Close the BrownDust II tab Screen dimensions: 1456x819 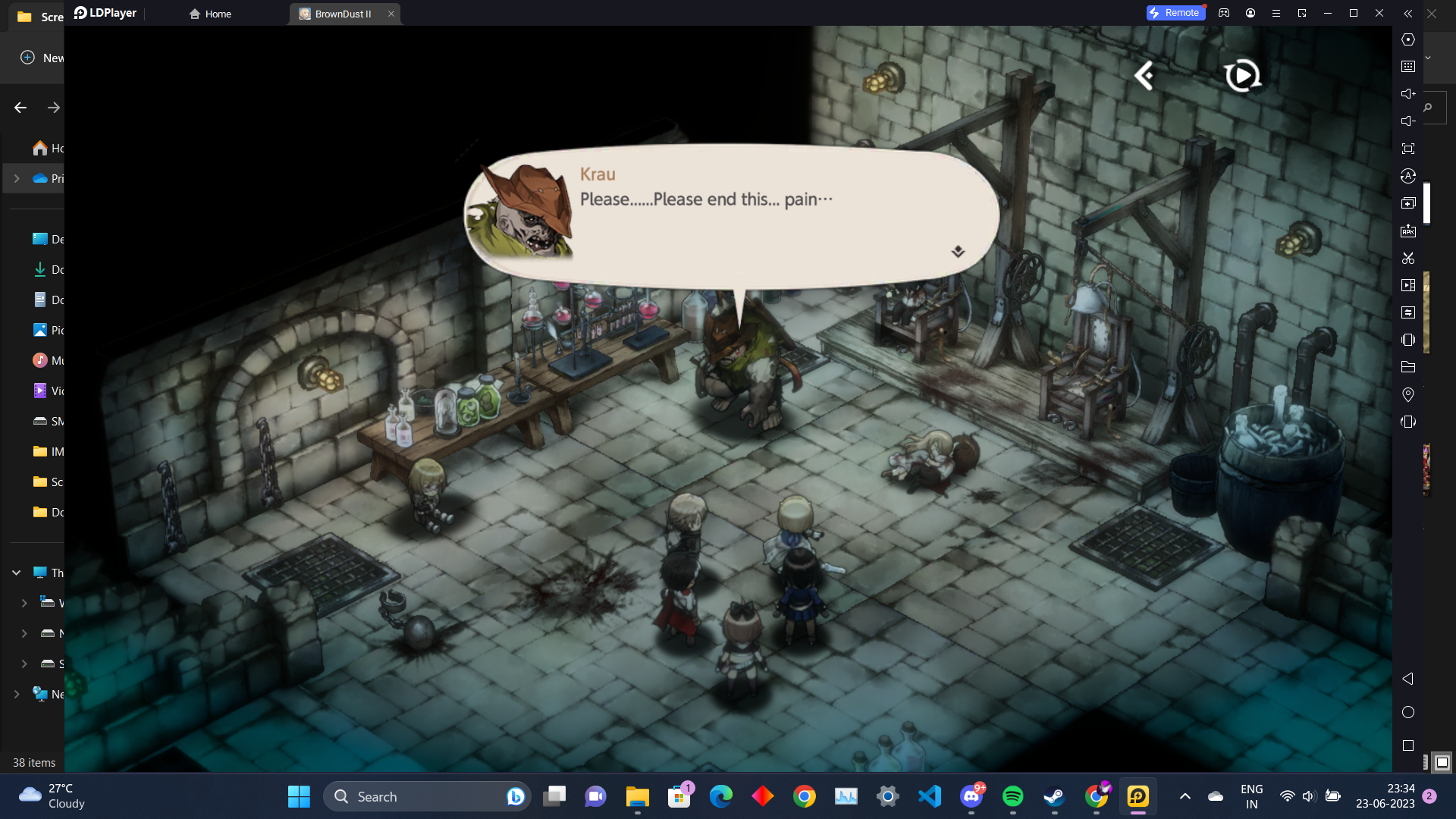(391, 14)
